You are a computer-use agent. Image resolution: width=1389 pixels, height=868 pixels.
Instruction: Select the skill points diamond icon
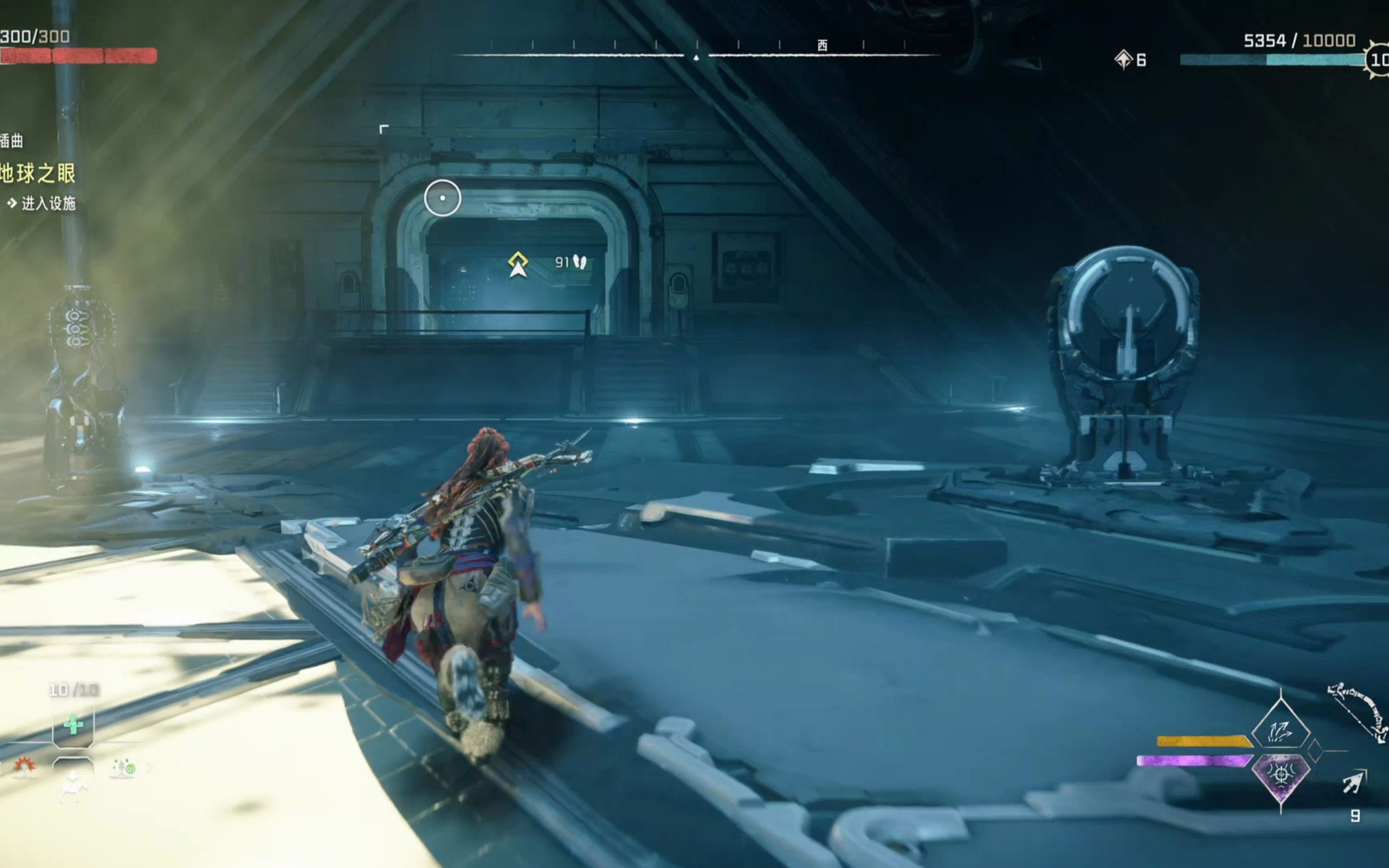pyautogui.click(x=1123, y=59)
